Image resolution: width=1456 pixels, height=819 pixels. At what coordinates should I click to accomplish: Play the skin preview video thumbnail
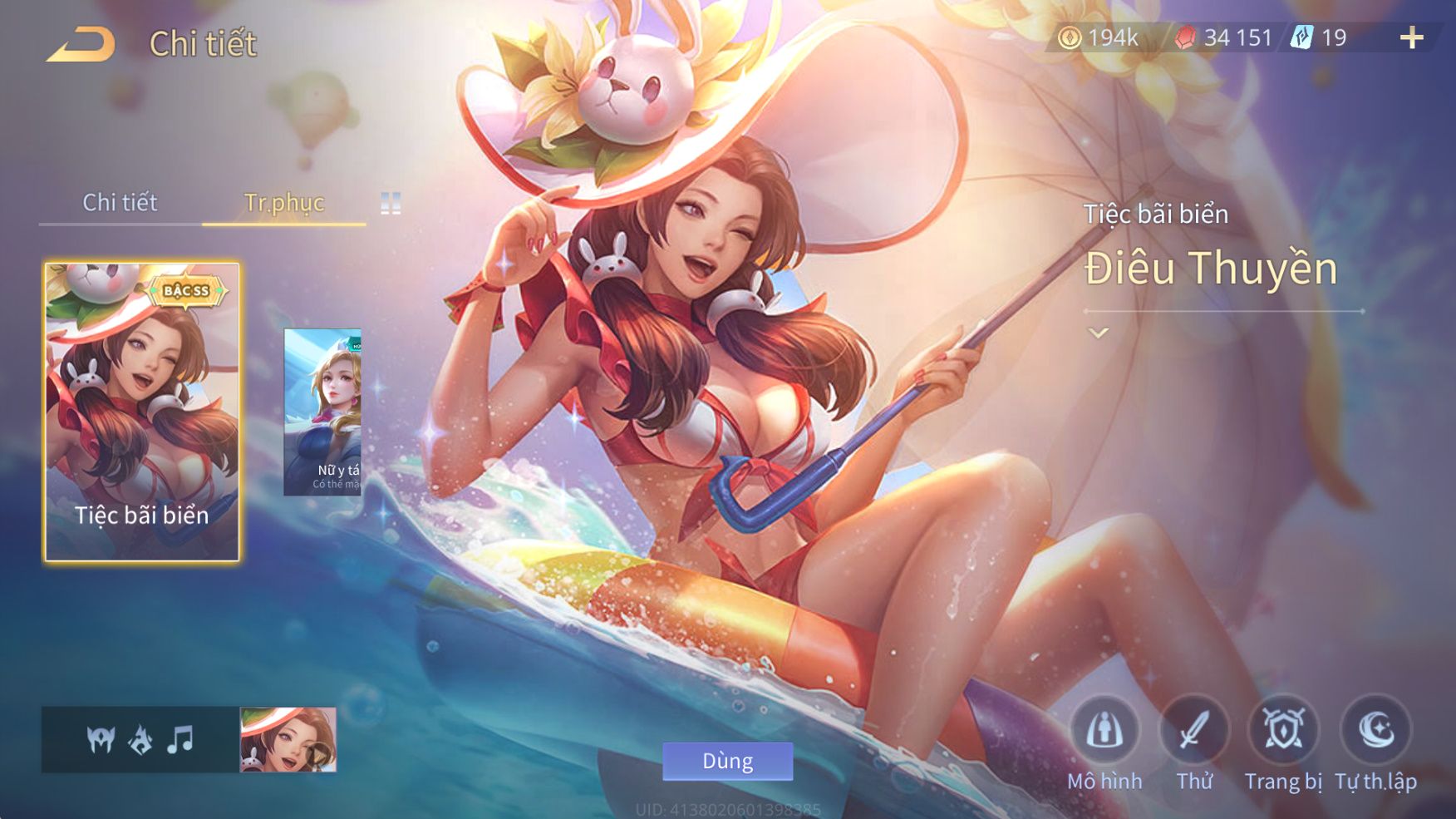point(288,740)
